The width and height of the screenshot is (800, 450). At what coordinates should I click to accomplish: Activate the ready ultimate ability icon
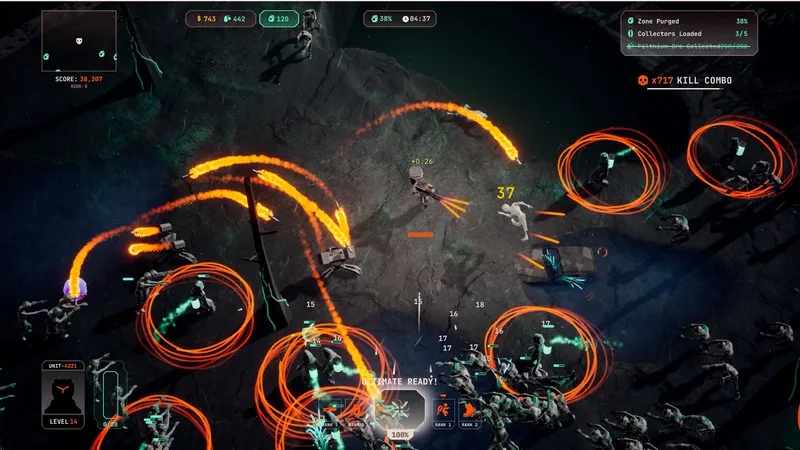tap(400, 409)
